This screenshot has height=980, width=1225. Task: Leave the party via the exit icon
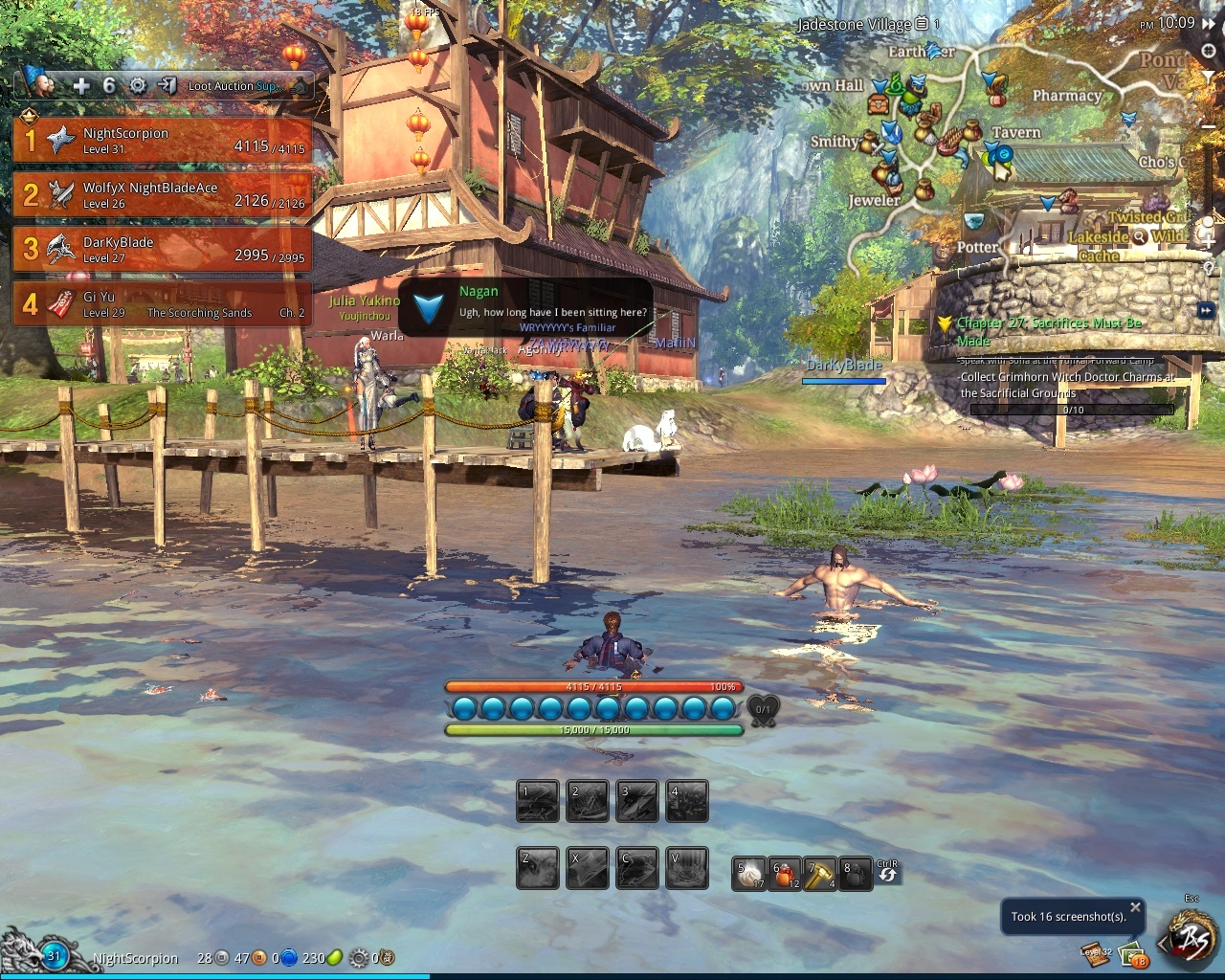tap(167, 86)
